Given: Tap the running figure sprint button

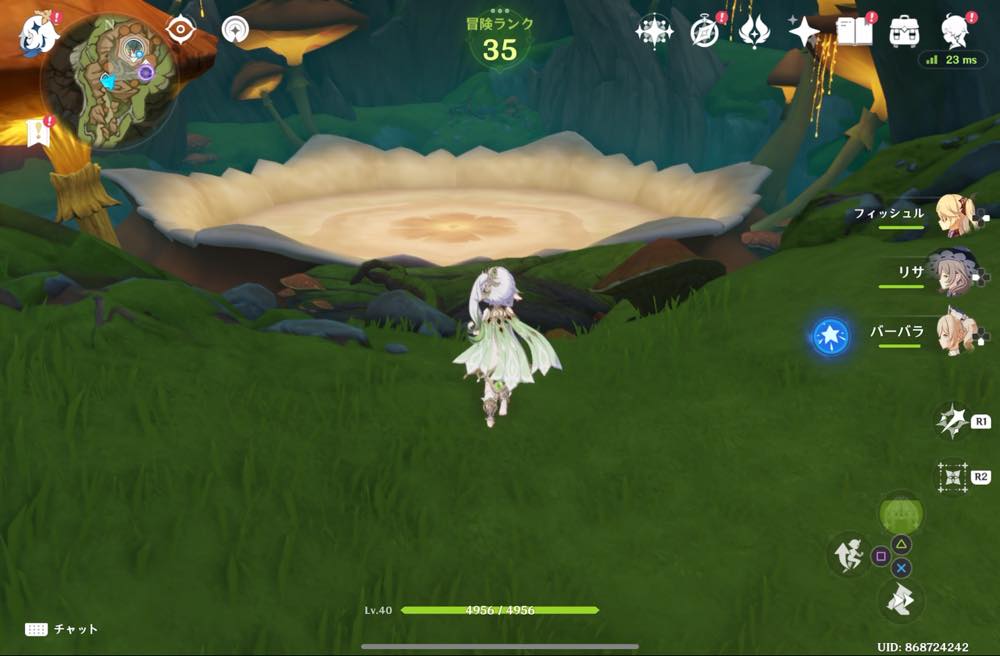Looking at the screenshot, I should [848, 555].
